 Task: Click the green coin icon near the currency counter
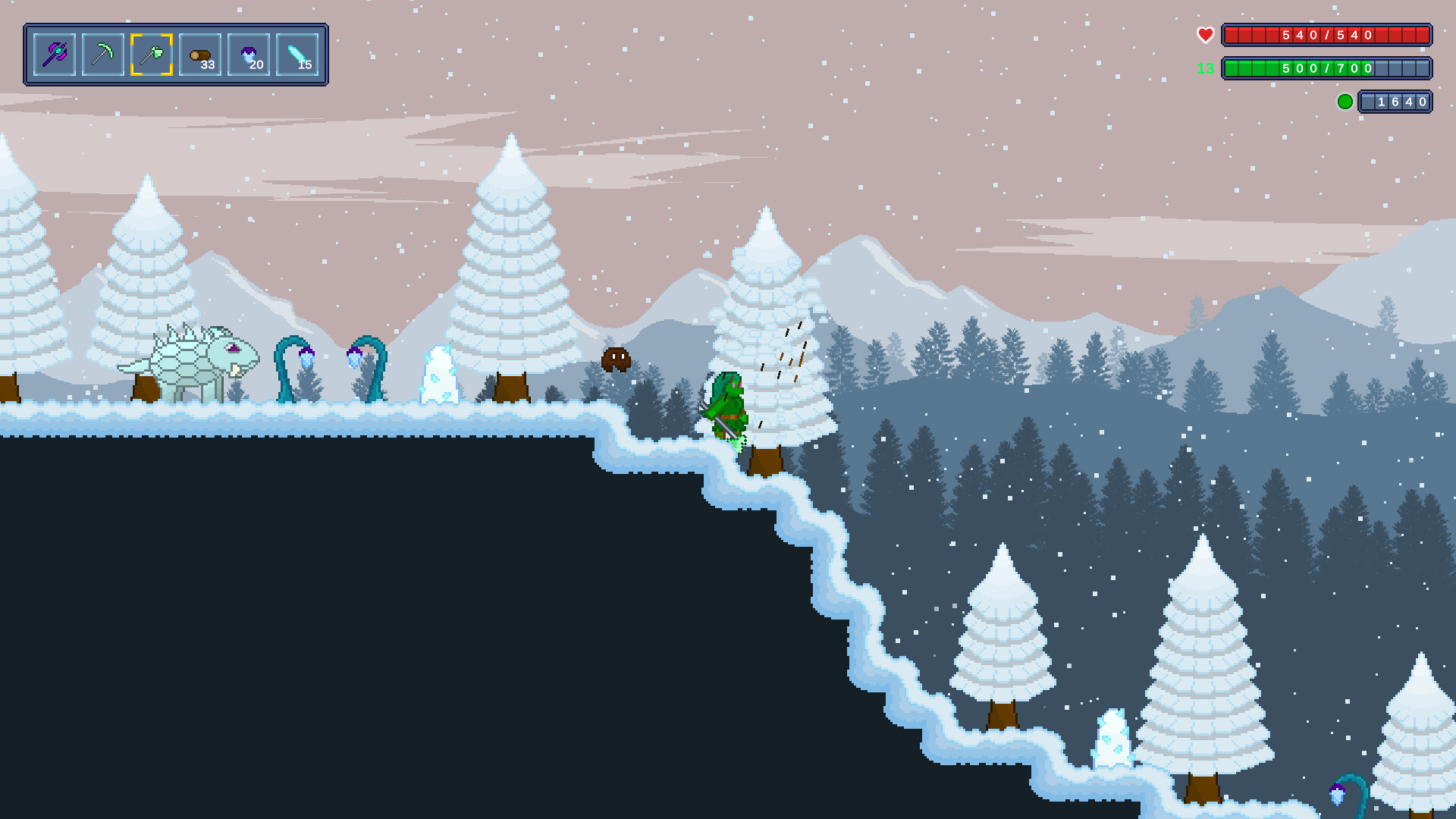1346,100
